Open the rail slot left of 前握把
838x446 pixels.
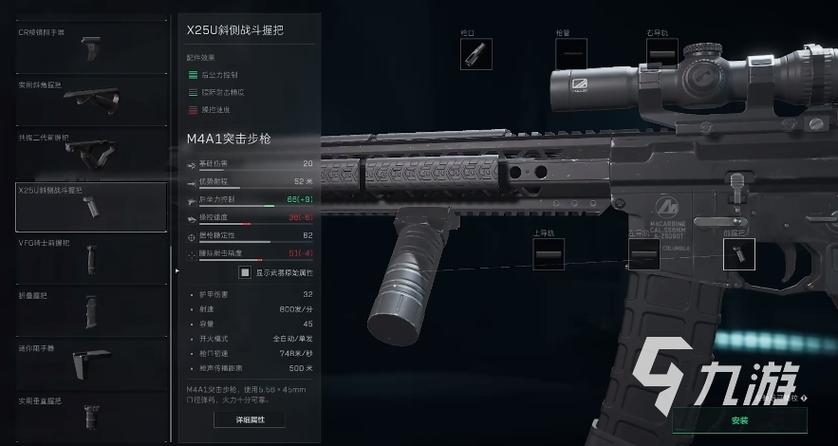(x=643, y=254)
